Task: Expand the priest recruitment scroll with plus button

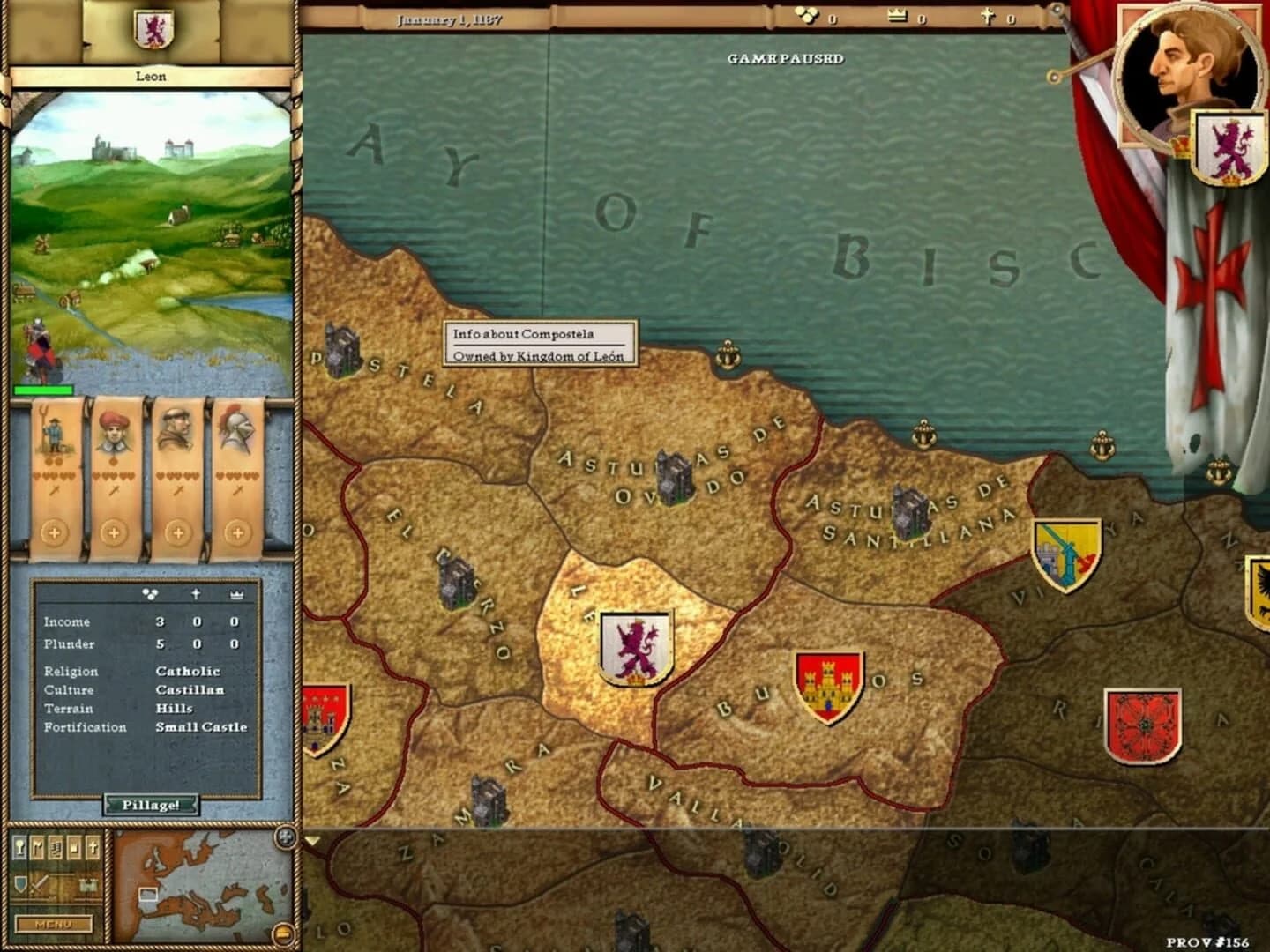Action: click(x=180, y=532)
